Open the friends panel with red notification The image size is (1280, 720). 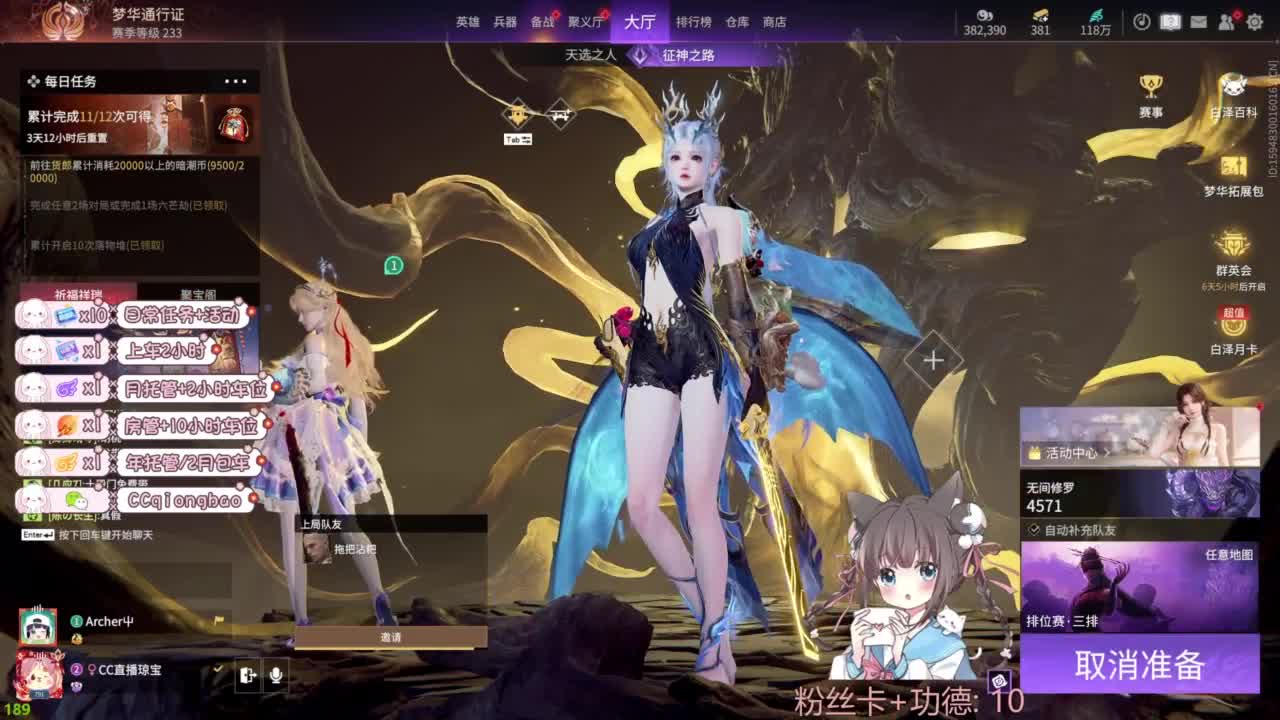point(1227,21)
